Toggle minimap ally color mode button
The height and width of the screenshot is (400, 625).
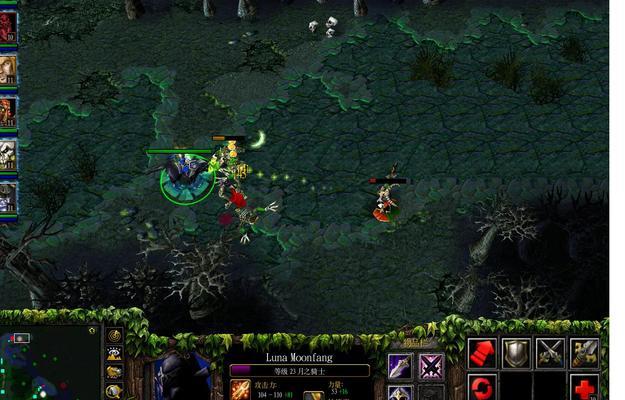114,373
